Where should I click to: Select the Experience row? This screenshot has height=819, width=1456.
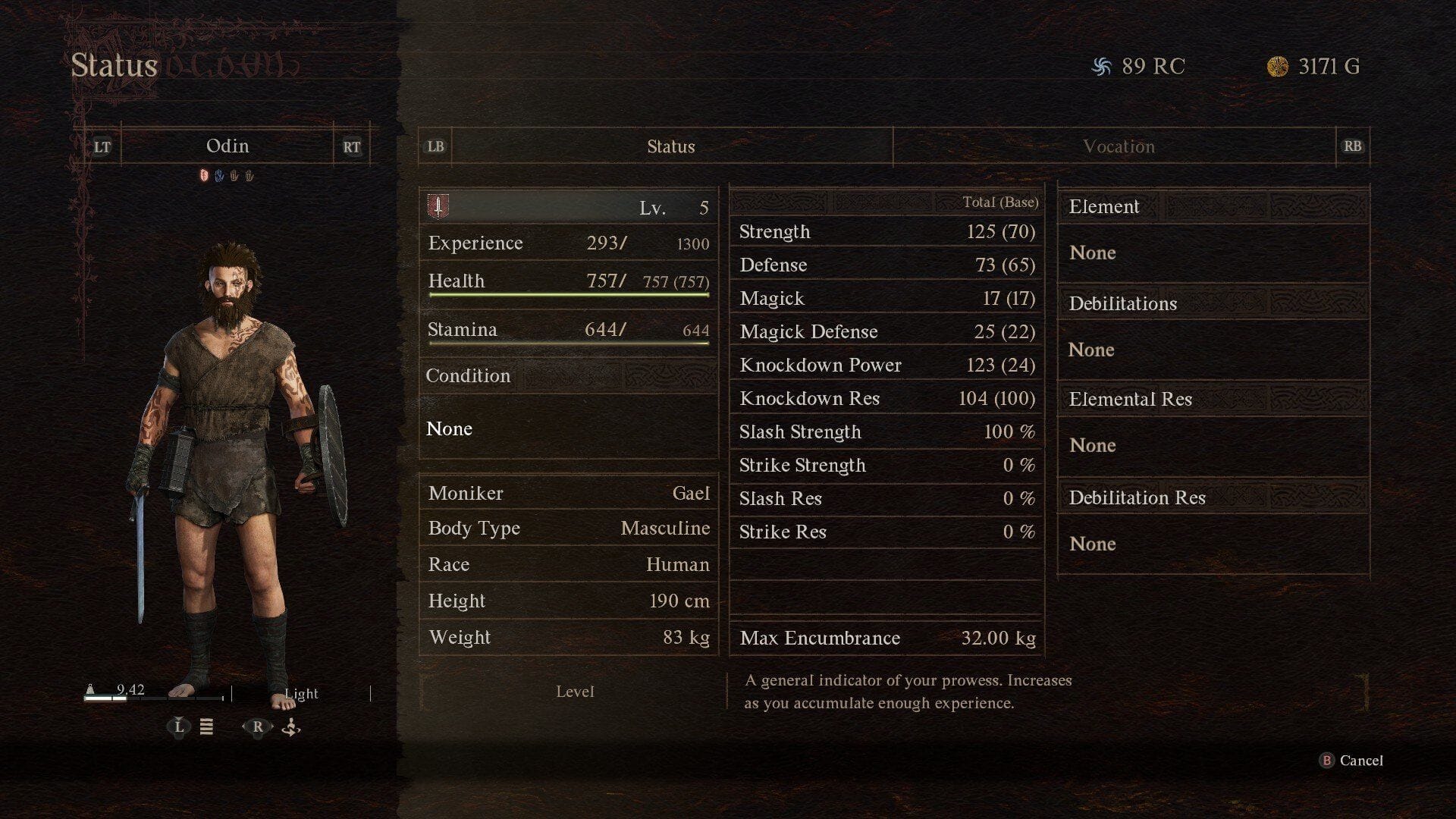pos(568,243)
